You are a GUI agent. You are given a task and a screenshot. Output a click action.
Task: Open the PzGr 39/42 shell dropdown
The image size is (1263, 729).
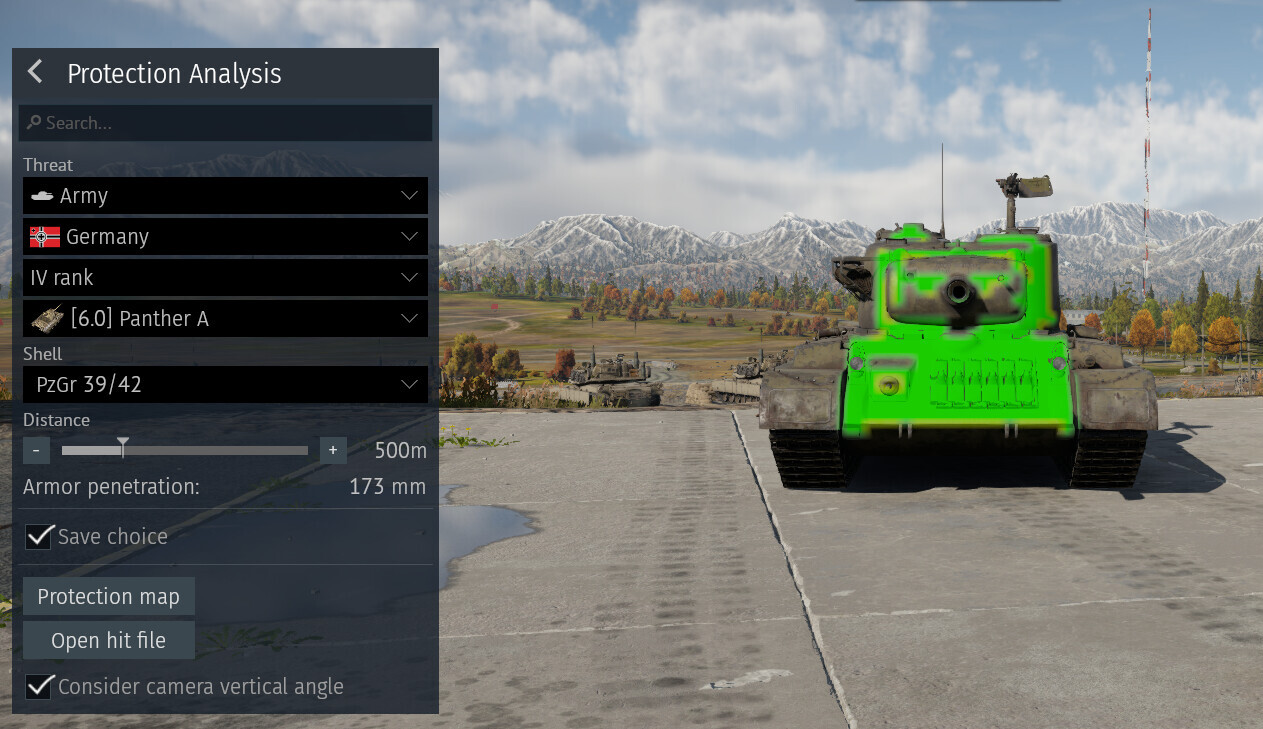[x=225, y=384]
